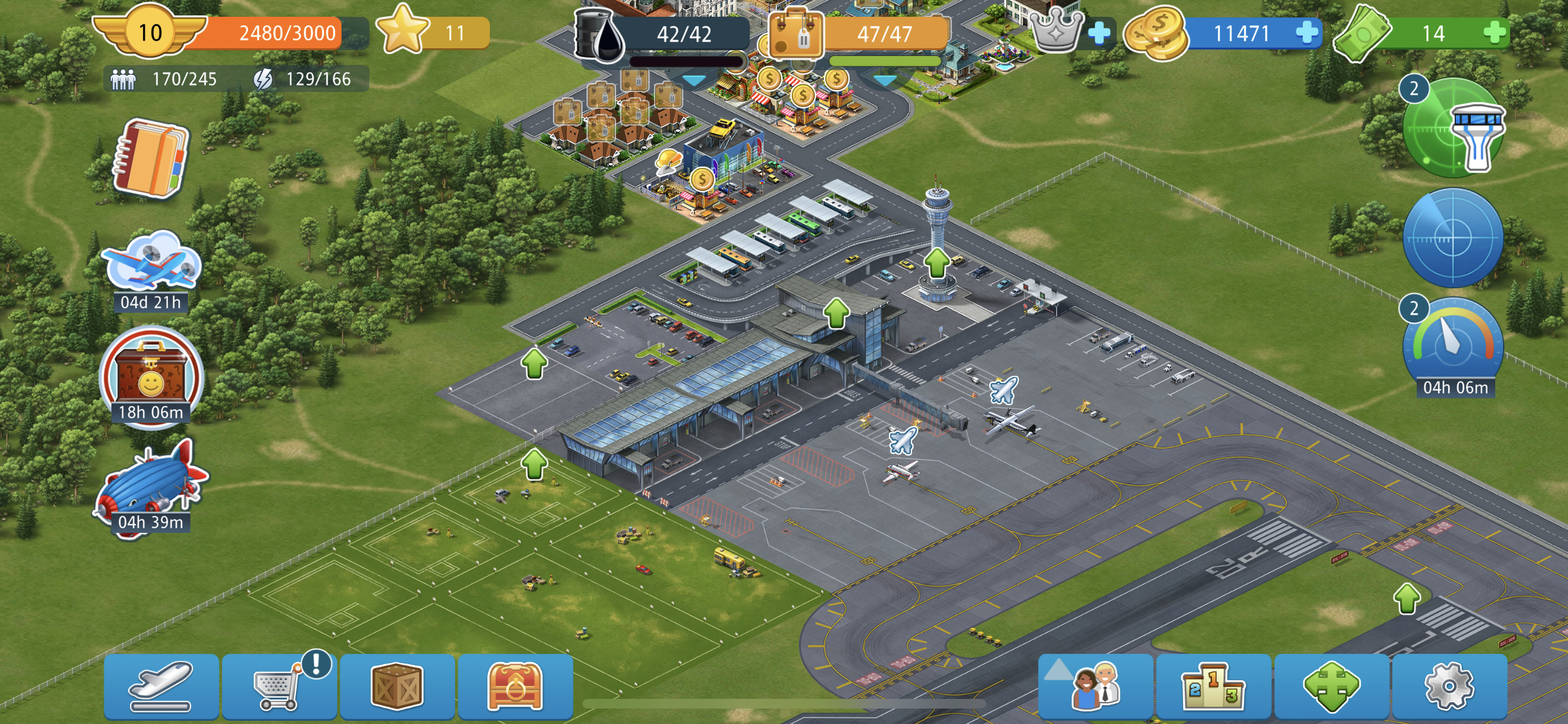Open the blue radar scope

click(x=1453, y=238)
